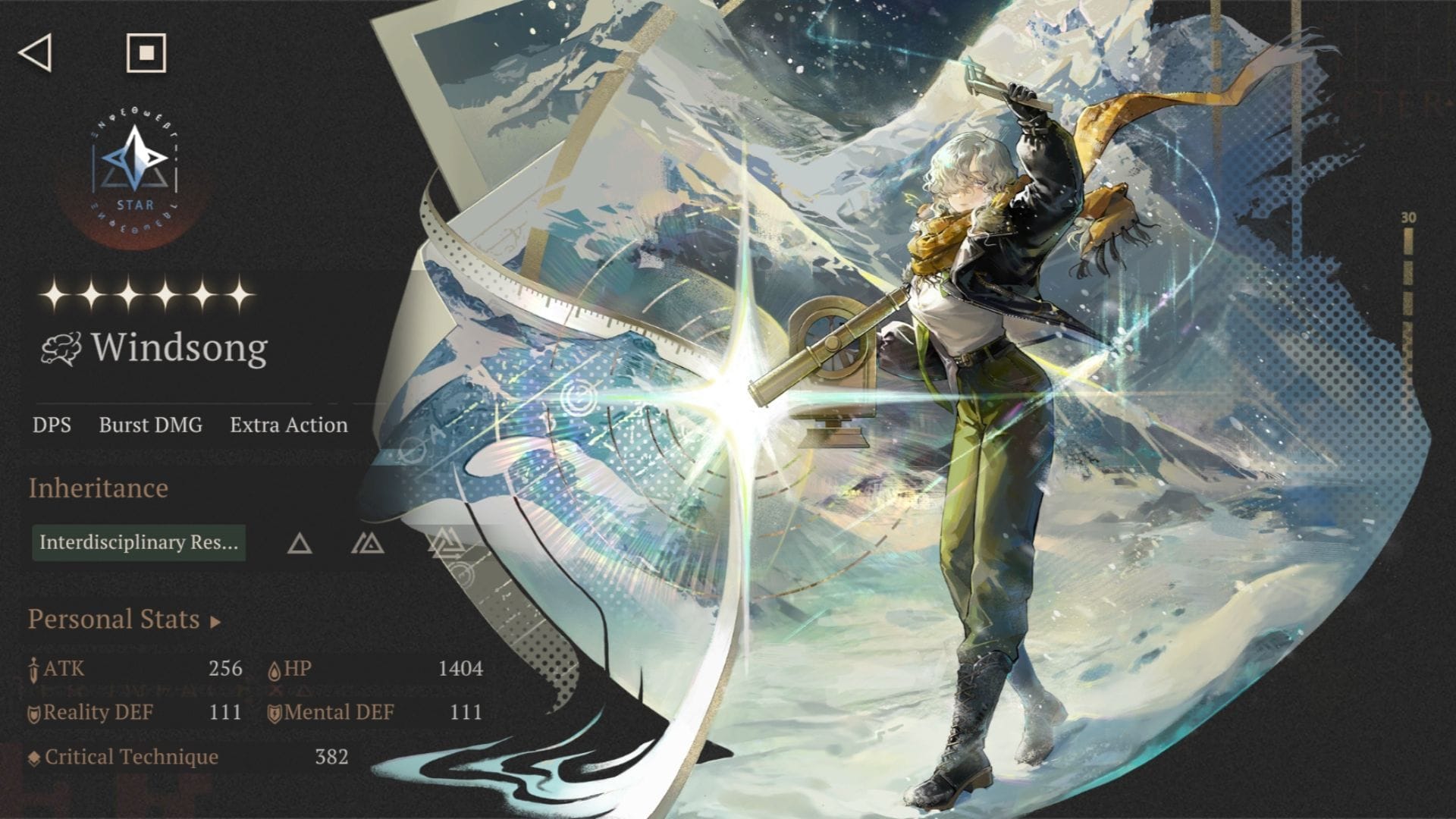Click the sword ATK stat icon
The width and height of the screenshot is (1456, 819).
tap(33, 670)
